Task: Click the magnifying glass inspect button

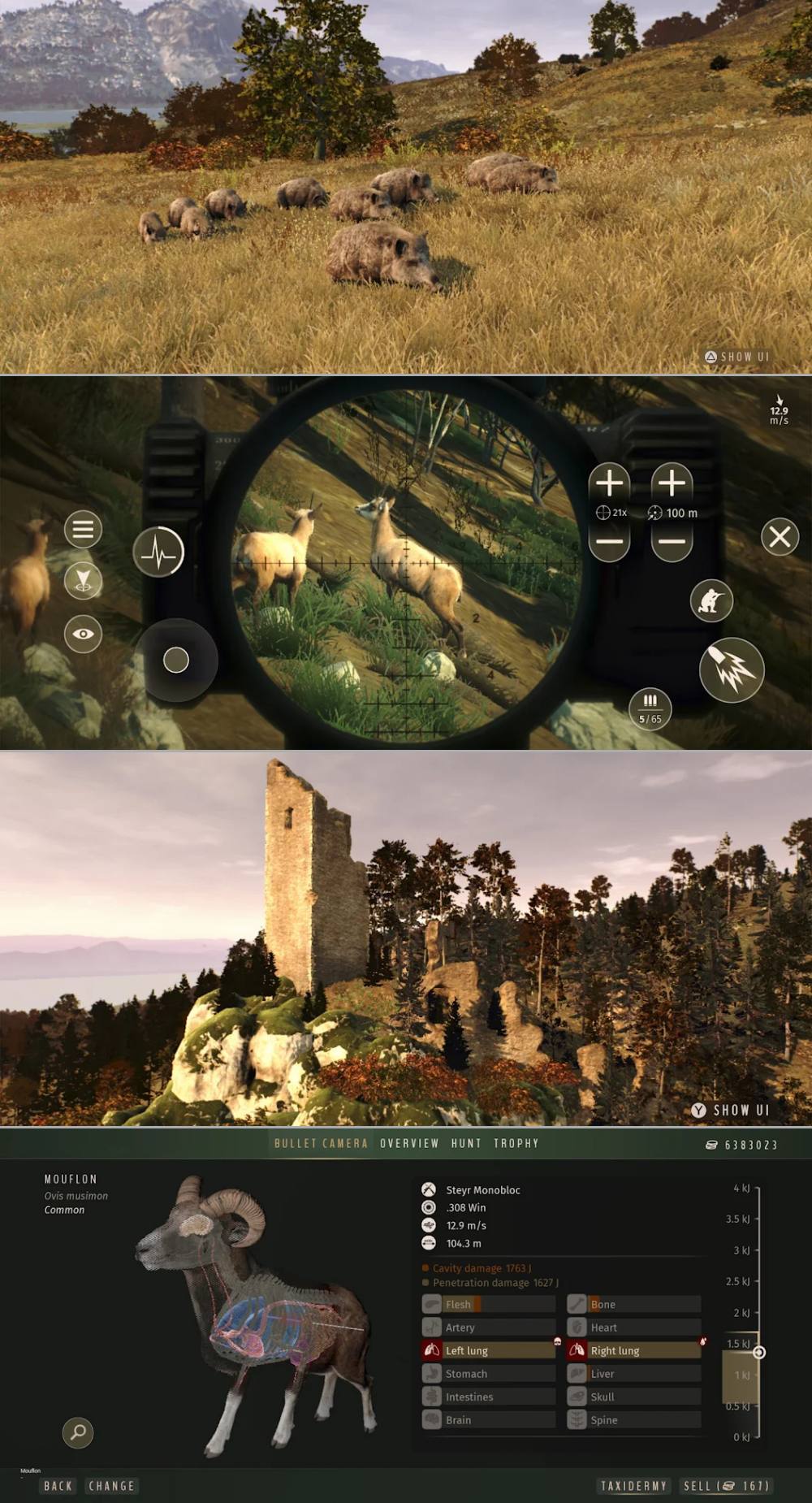Action: click(78, 1432)
